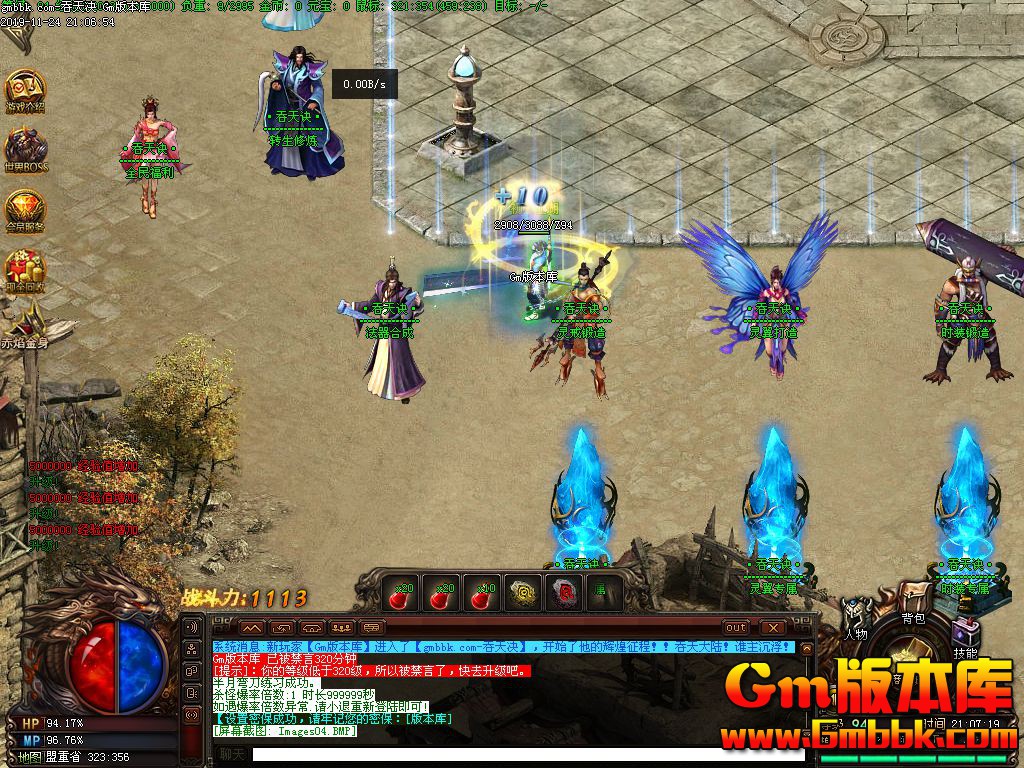Screen dimensions: 1024x768
Task: Open the 现金回收 gold recycle icon
Action: point(24,269)
